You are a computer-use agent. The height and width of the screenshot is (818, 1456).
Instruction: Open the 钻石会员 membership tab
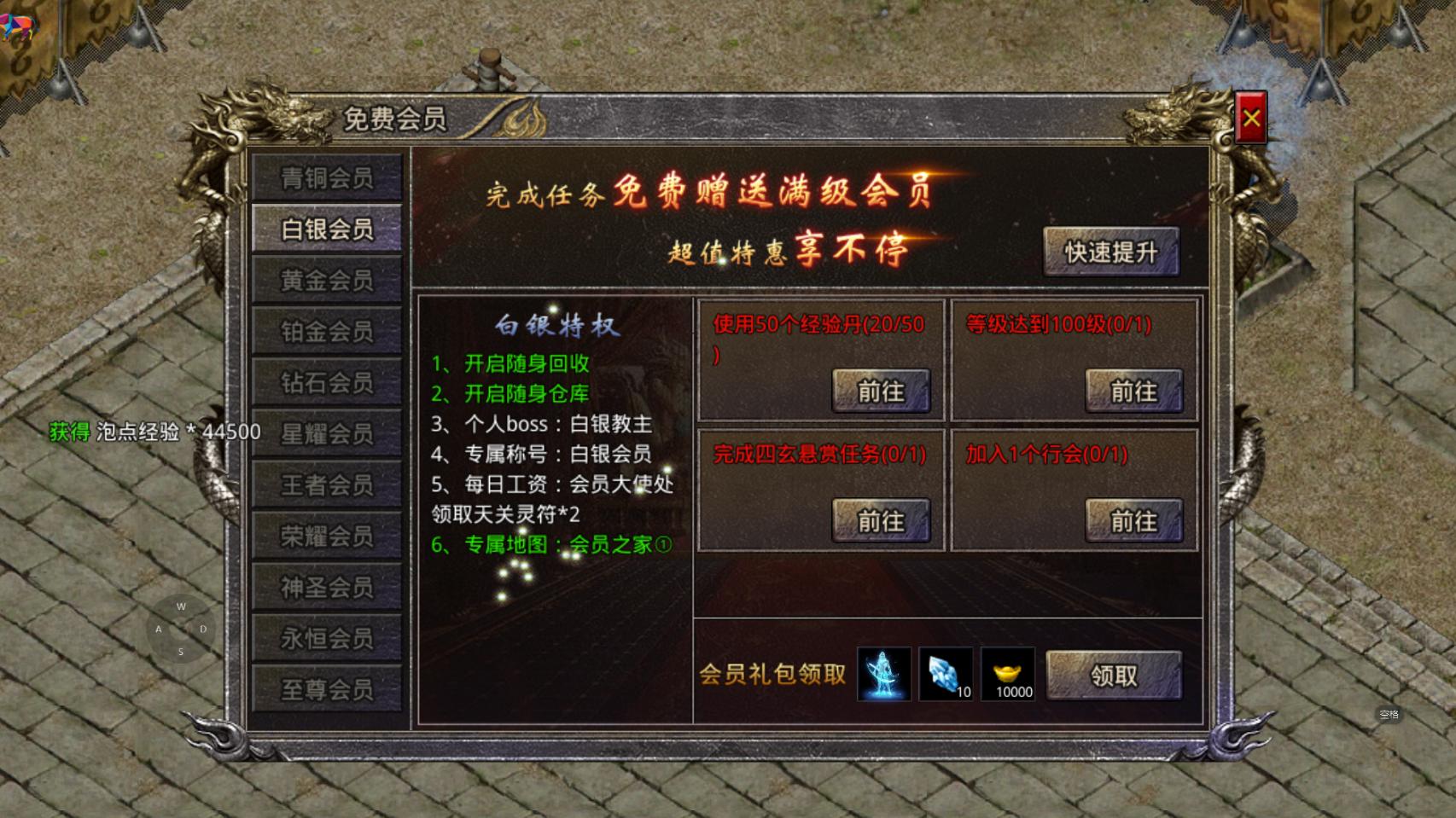327,382
